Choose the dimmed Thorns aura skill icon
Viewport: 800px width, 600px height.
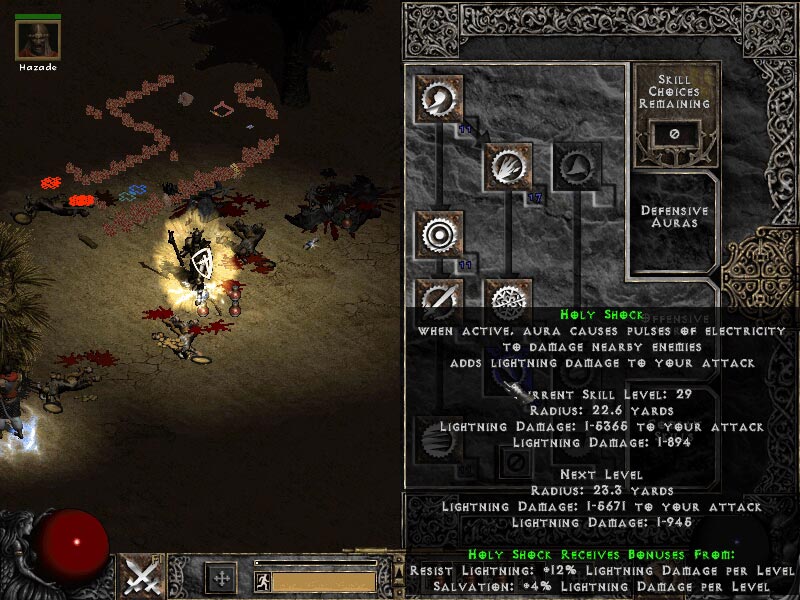coord(577,166)
